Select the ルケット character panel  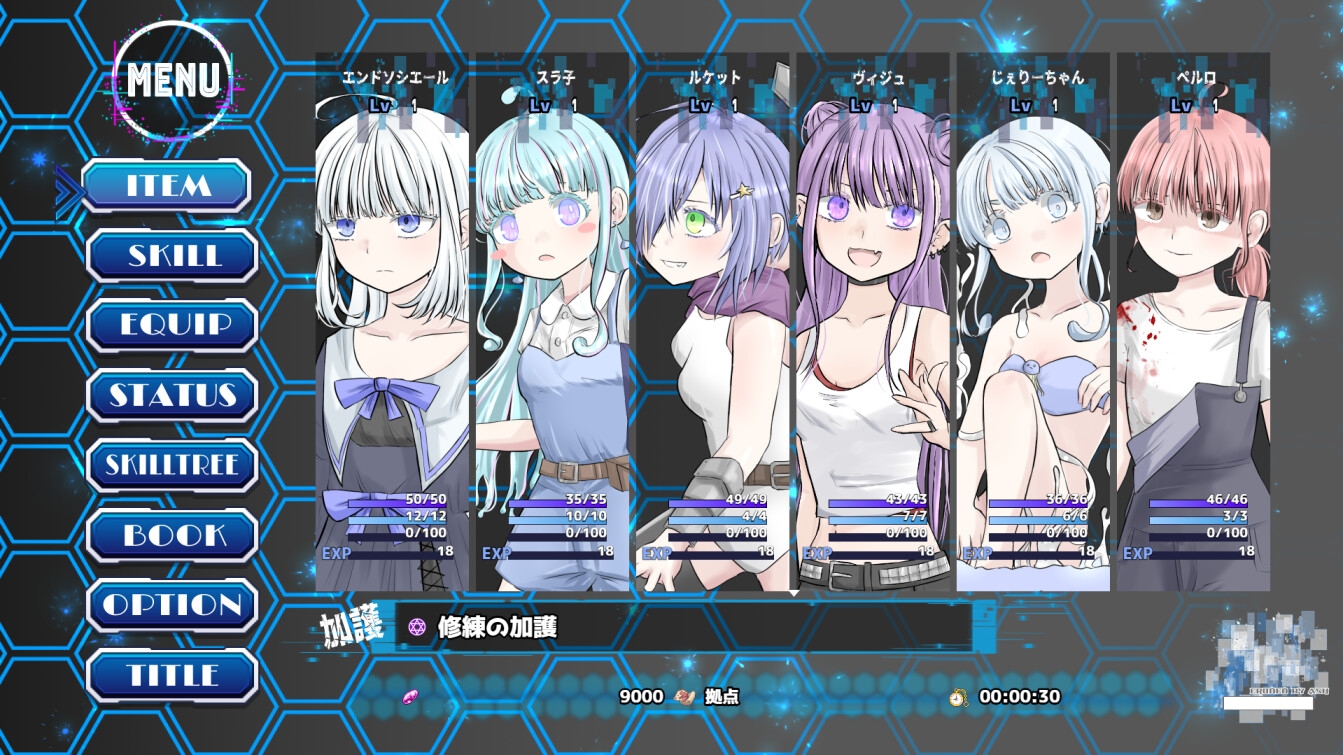coord(713,320)
